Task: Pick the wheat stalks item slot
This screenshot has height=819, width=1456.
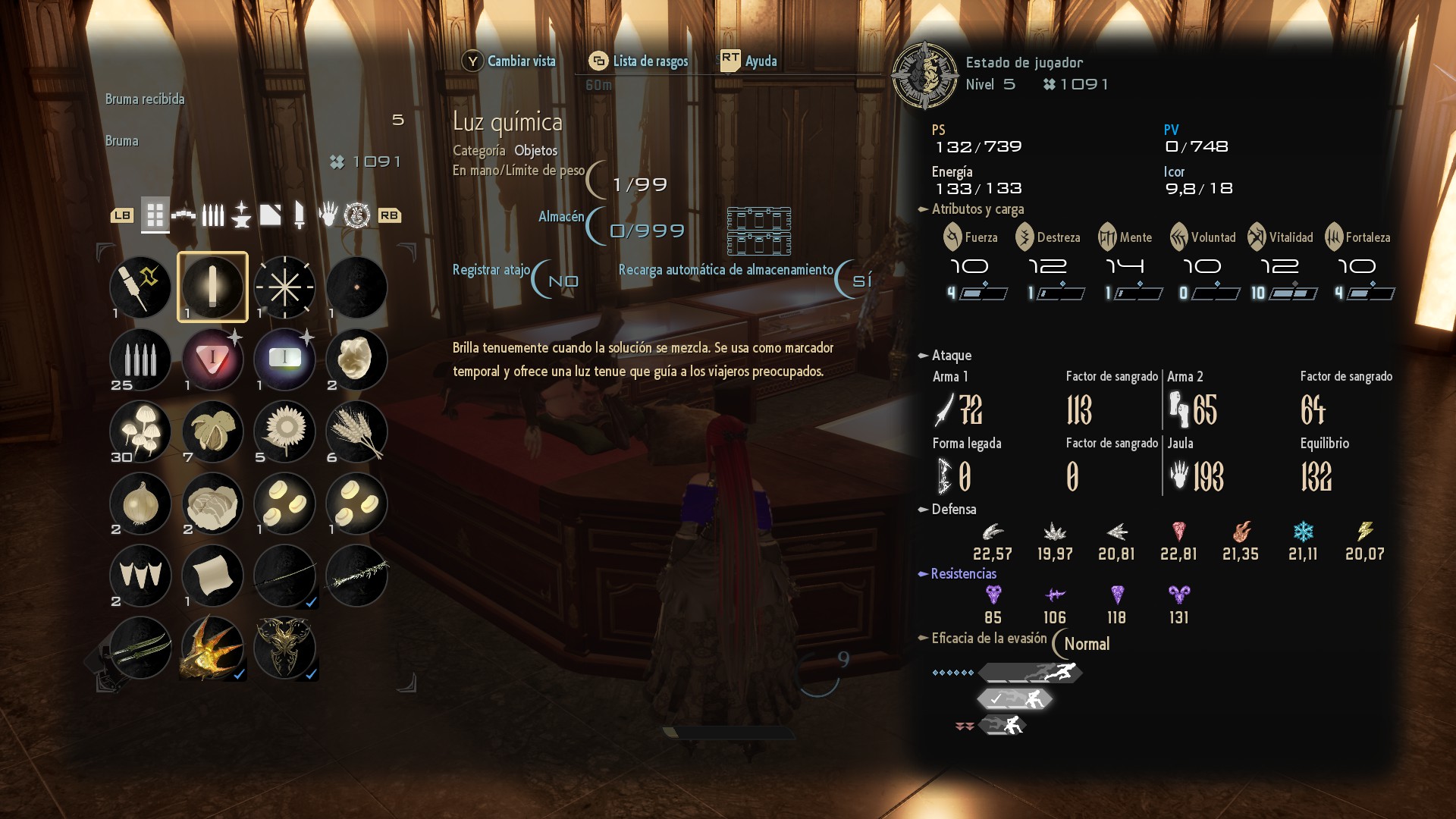Action: 356,431
